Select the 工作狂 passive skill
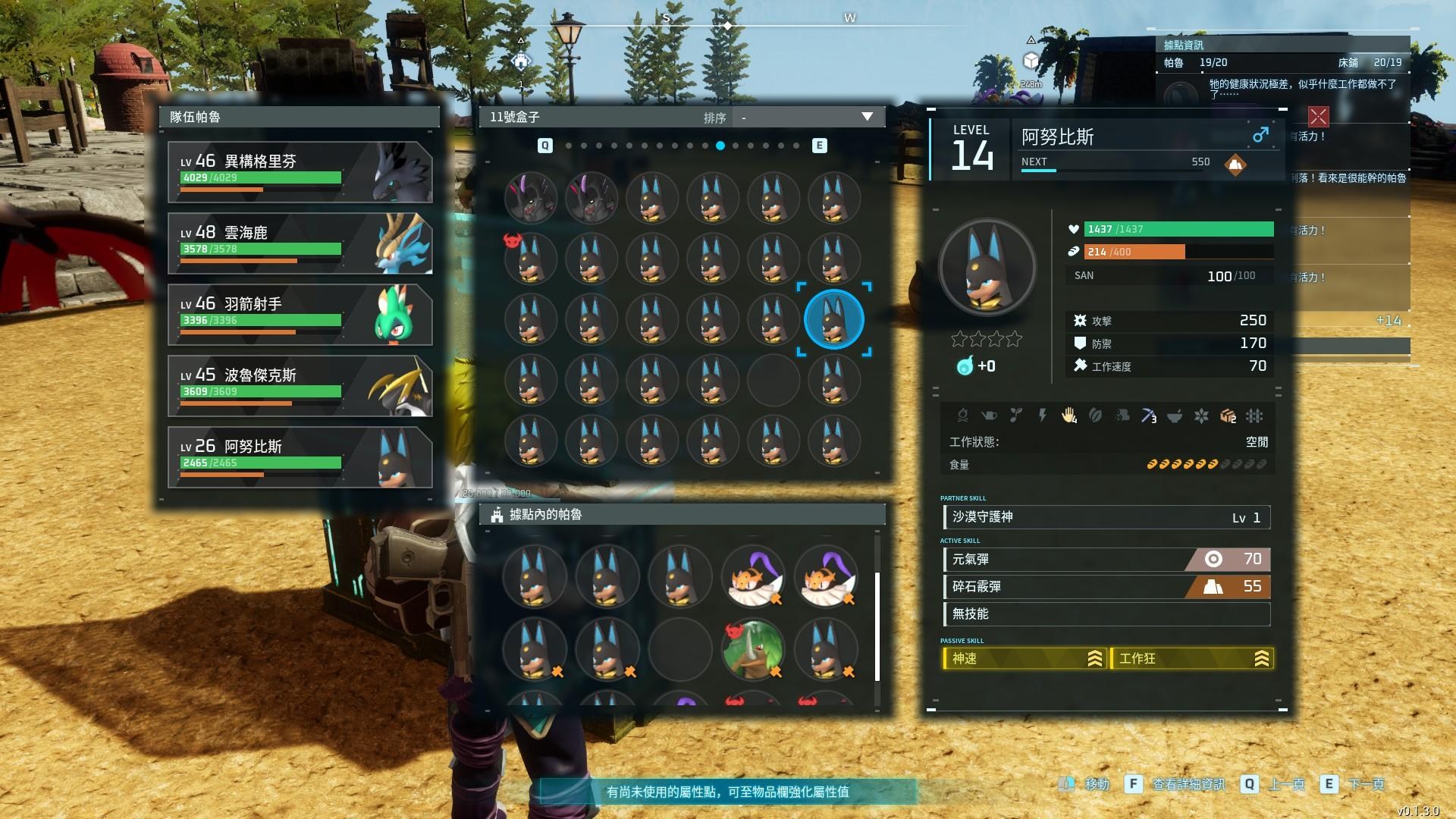This screenshot has width=1456, height=819. (1191, 659)
